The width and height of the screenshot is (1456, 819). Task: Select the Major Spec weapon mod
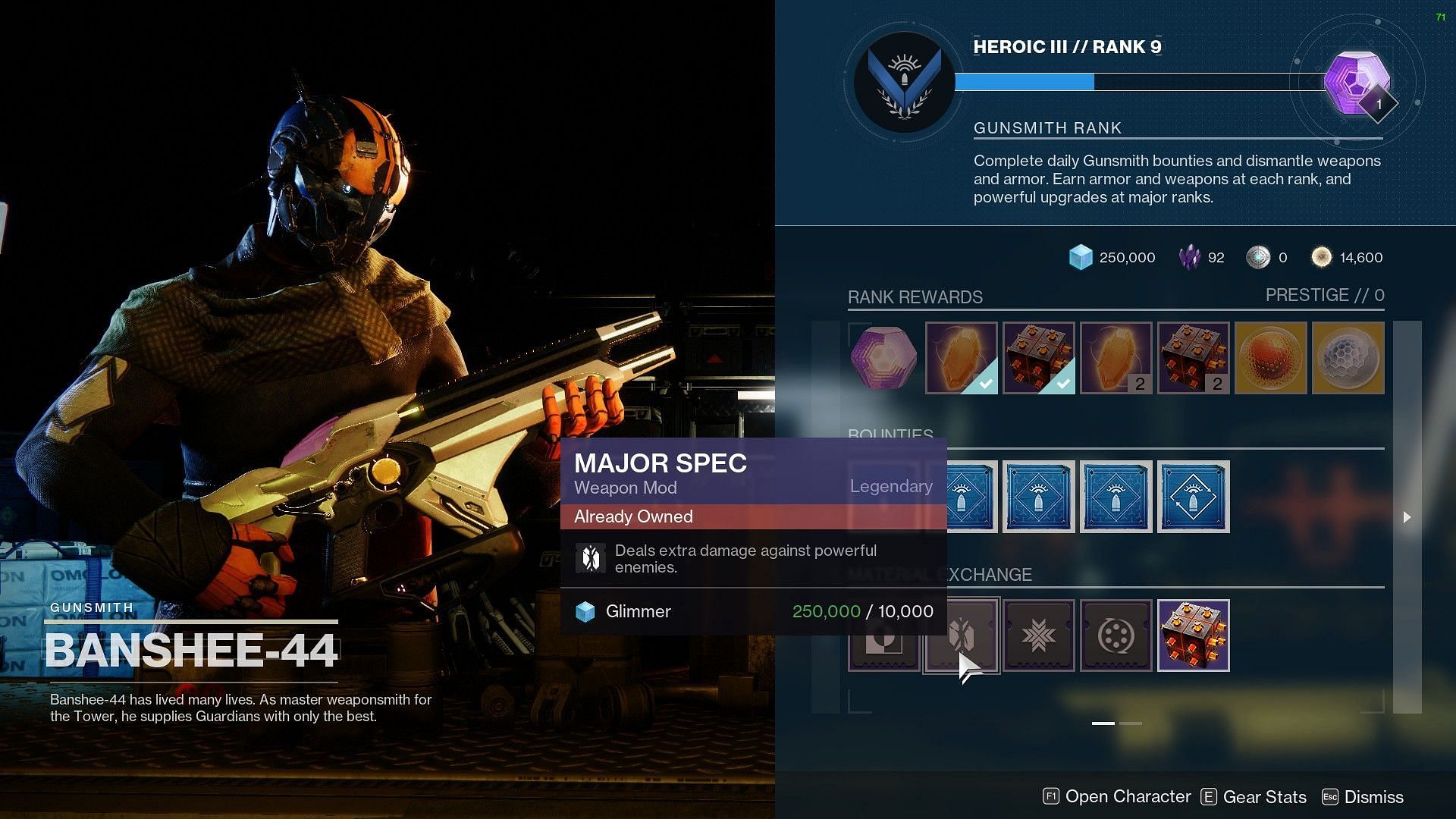click(962, 635)
